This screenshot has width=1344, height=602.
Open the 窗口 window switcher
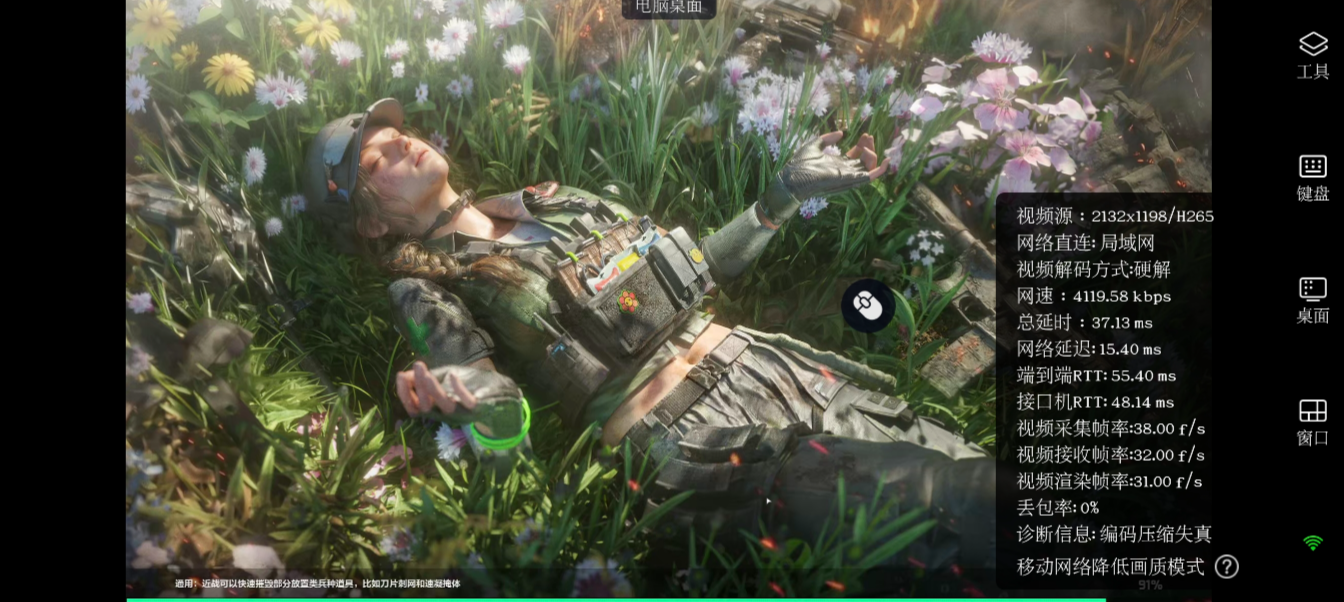pyautogui.click(x=1312, y=422)
